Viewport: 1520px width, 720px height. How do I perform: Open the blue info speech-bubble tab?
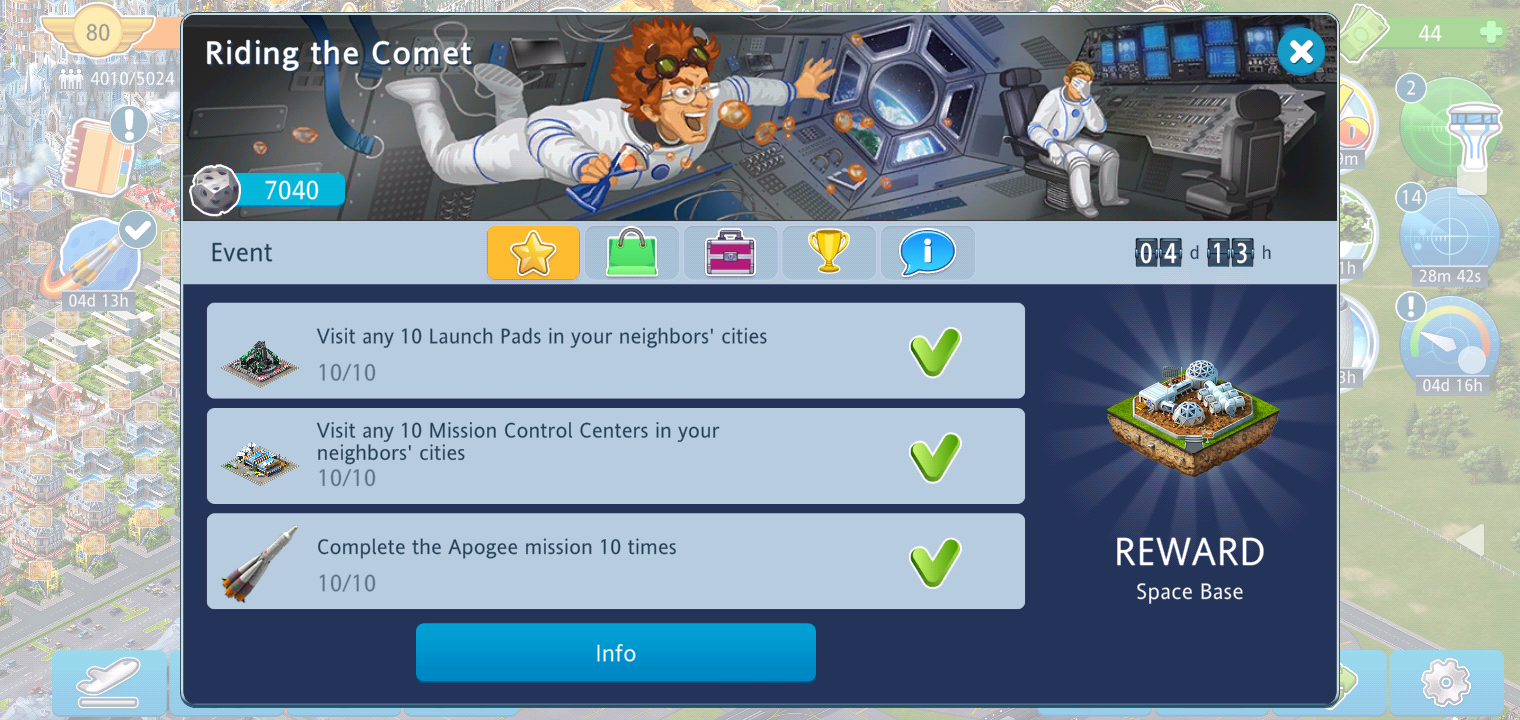926,252
